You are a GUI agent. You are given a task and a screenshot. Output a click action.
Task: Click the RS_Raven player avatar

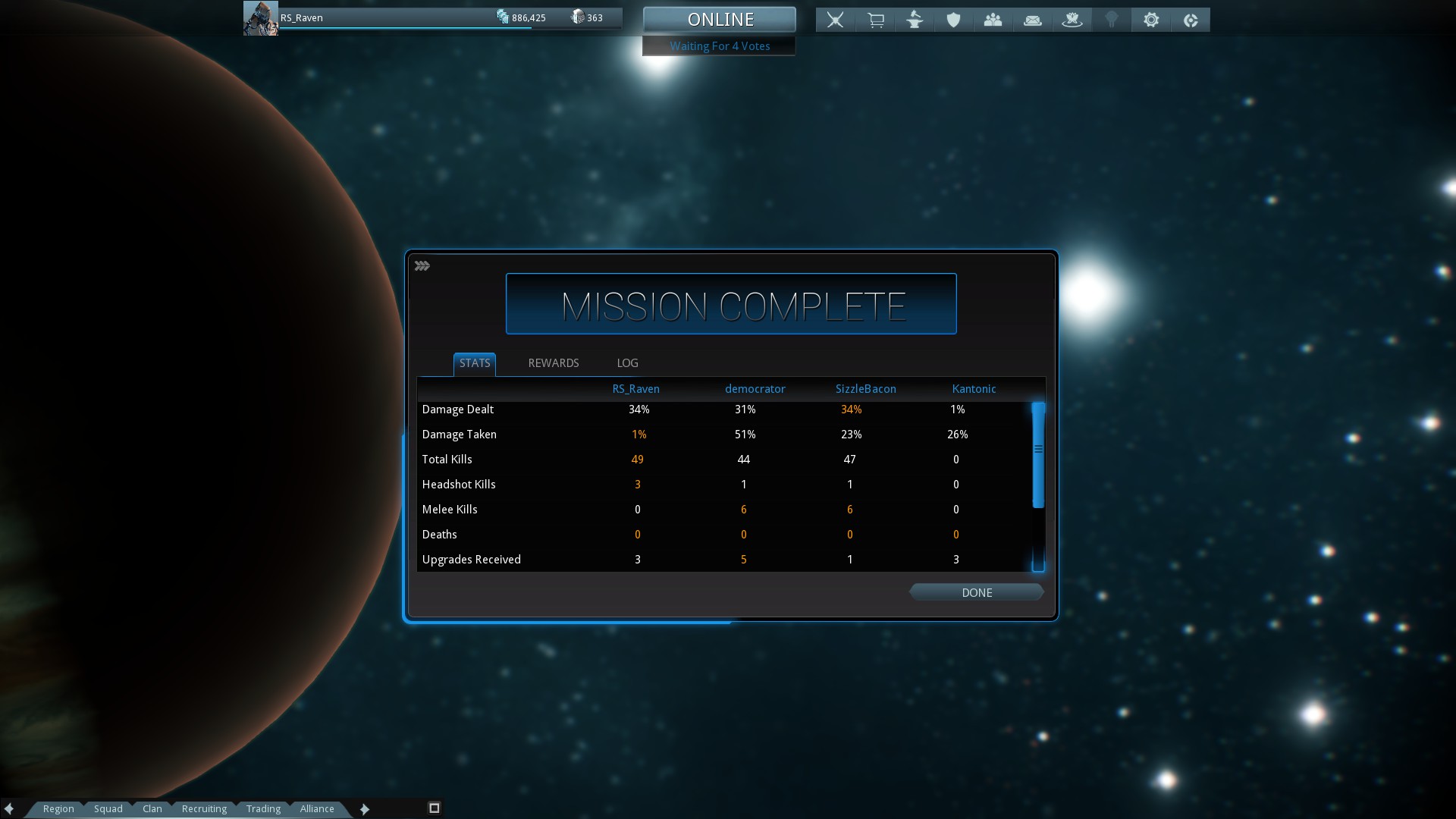tap(260, 18)
